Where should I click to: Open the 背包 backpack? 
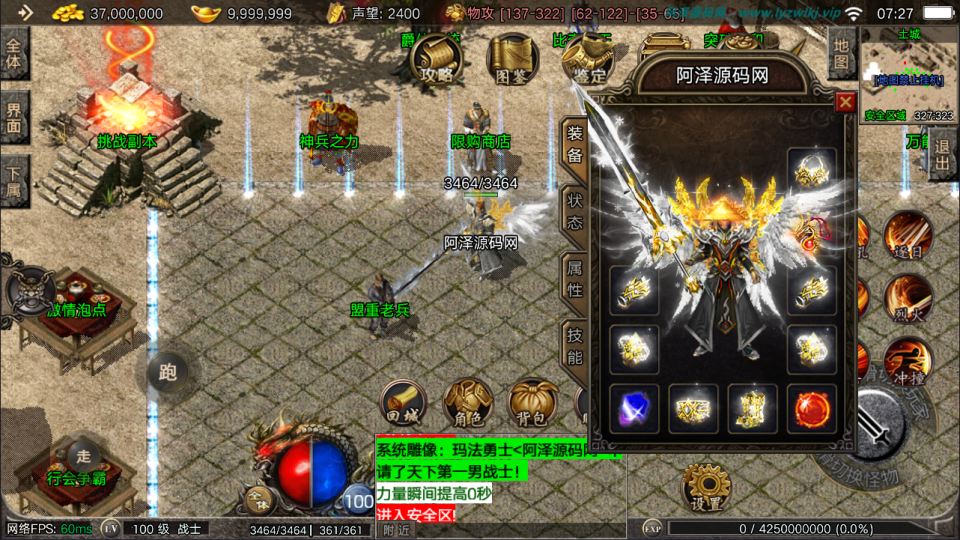tap(533, 403)
